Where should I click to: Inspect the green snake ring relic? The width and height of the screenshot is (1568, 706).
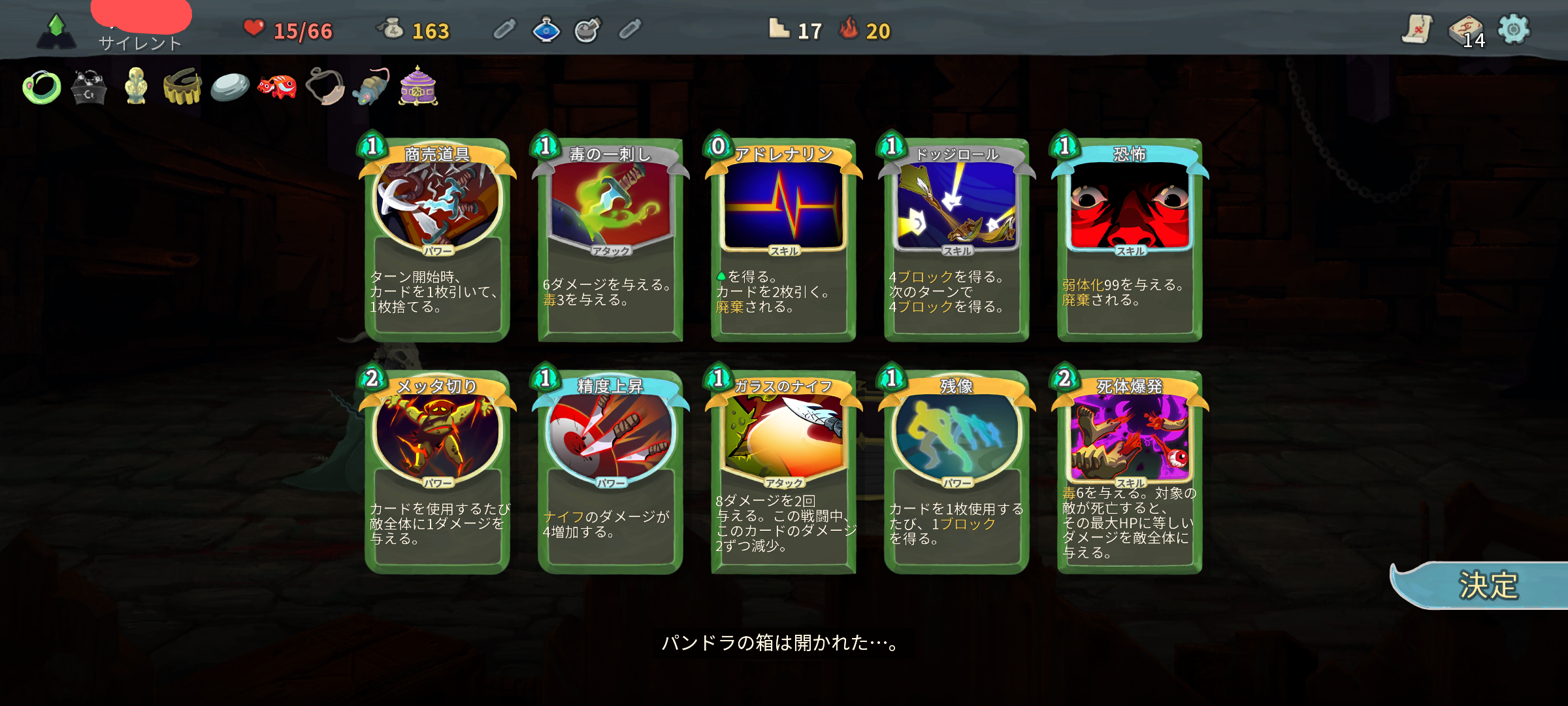pos(42,87)
